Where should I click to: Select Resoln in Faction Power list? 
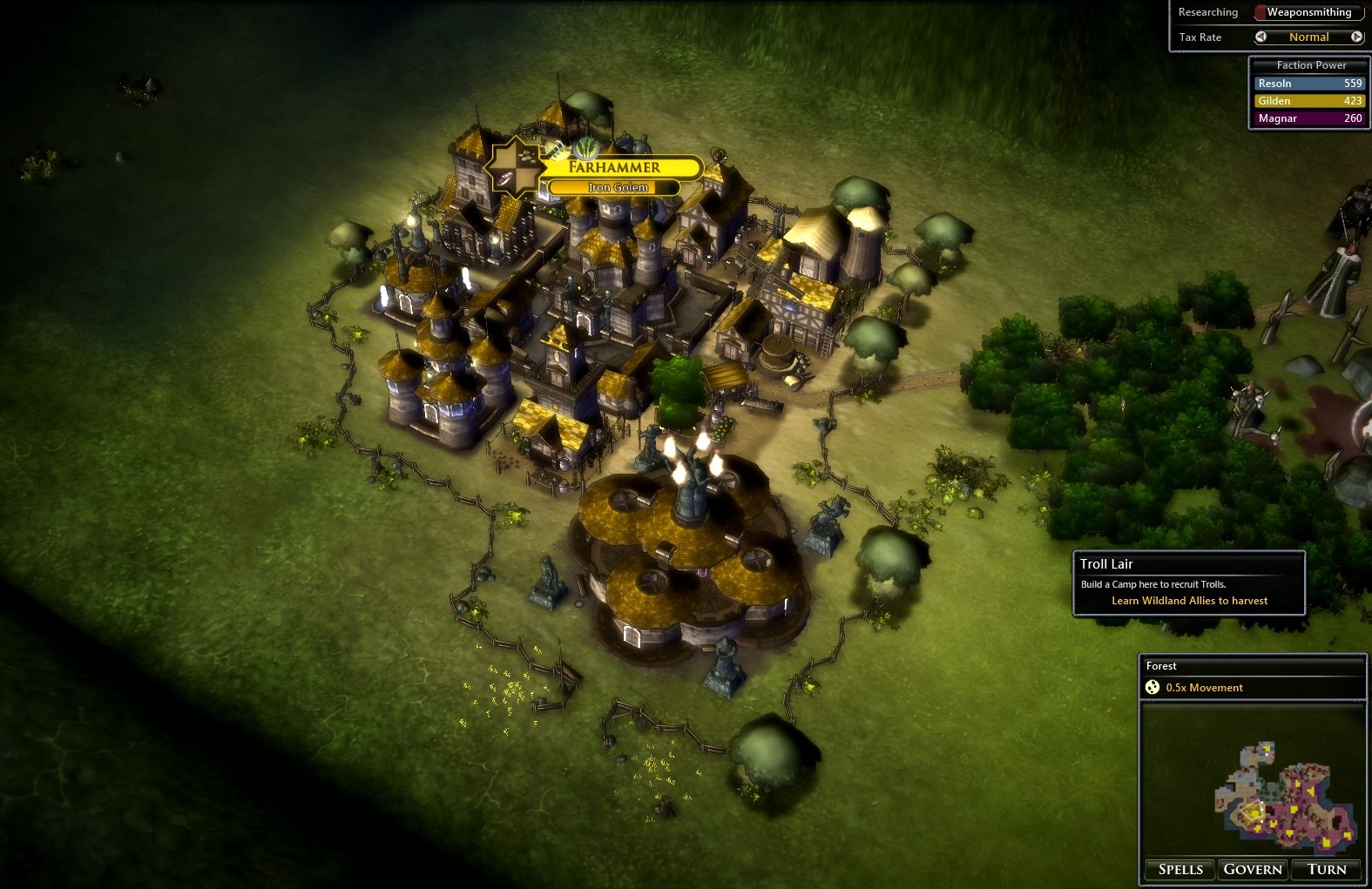(1309, 84)
